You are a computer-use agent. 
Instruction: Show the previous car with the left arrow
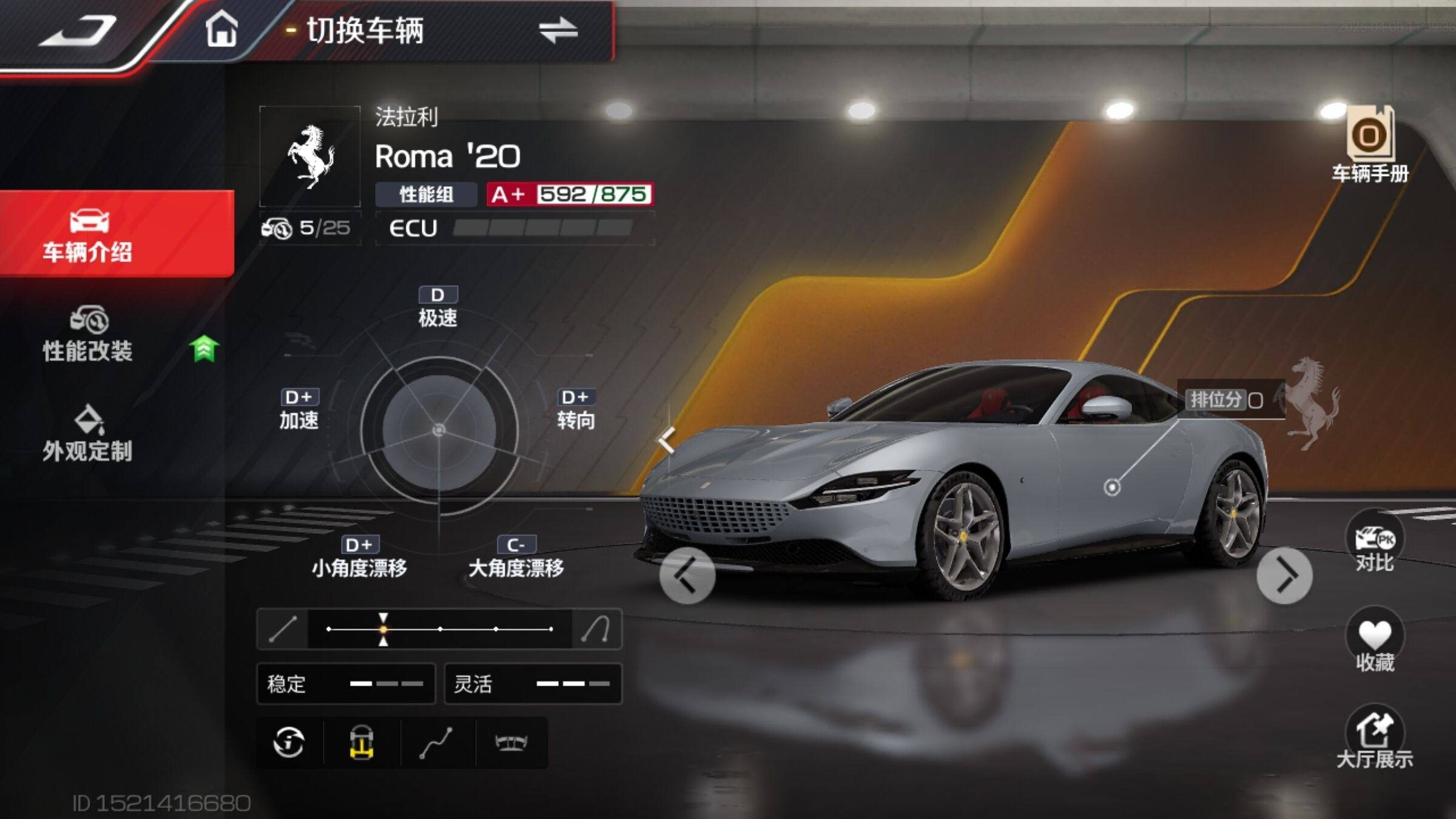point(687,575)
